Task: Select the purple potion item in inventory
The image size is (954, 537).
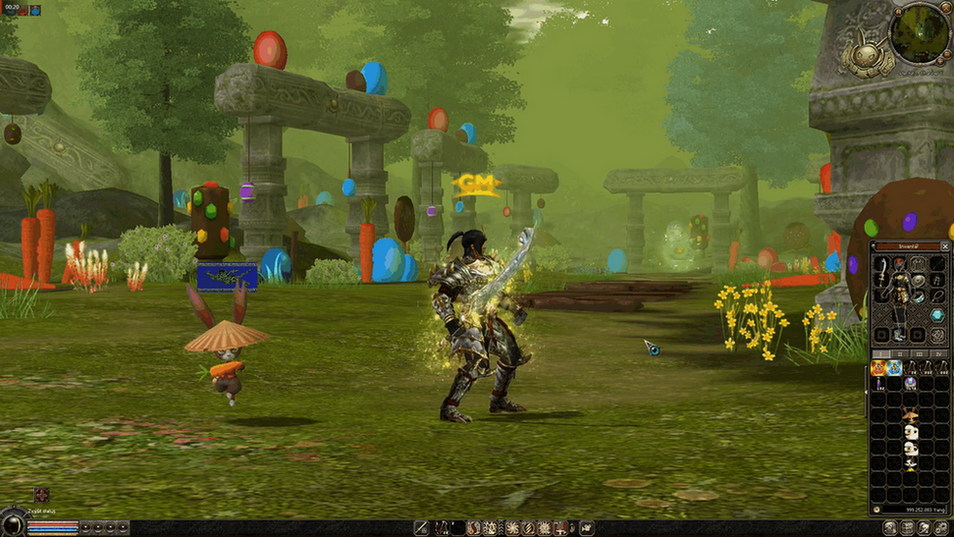Action: [x=879, y=384]
